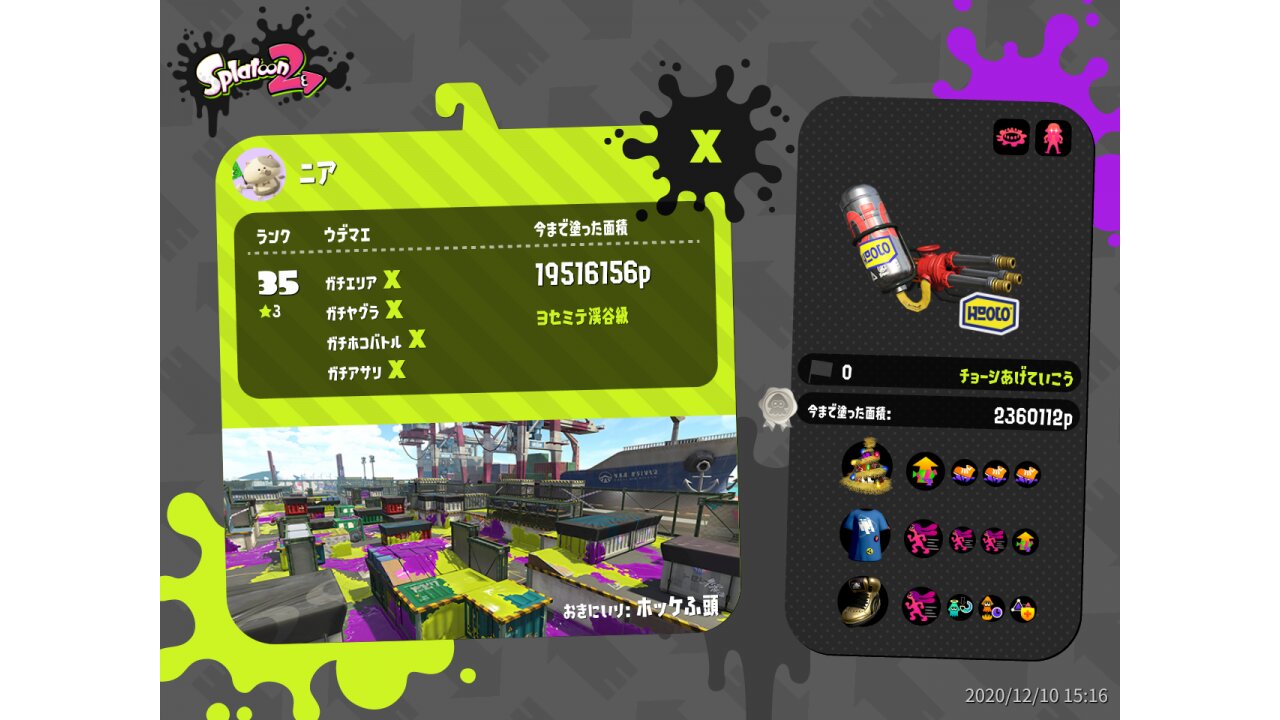Tap the sub weapon icon above the weapon

point(1011,138)
